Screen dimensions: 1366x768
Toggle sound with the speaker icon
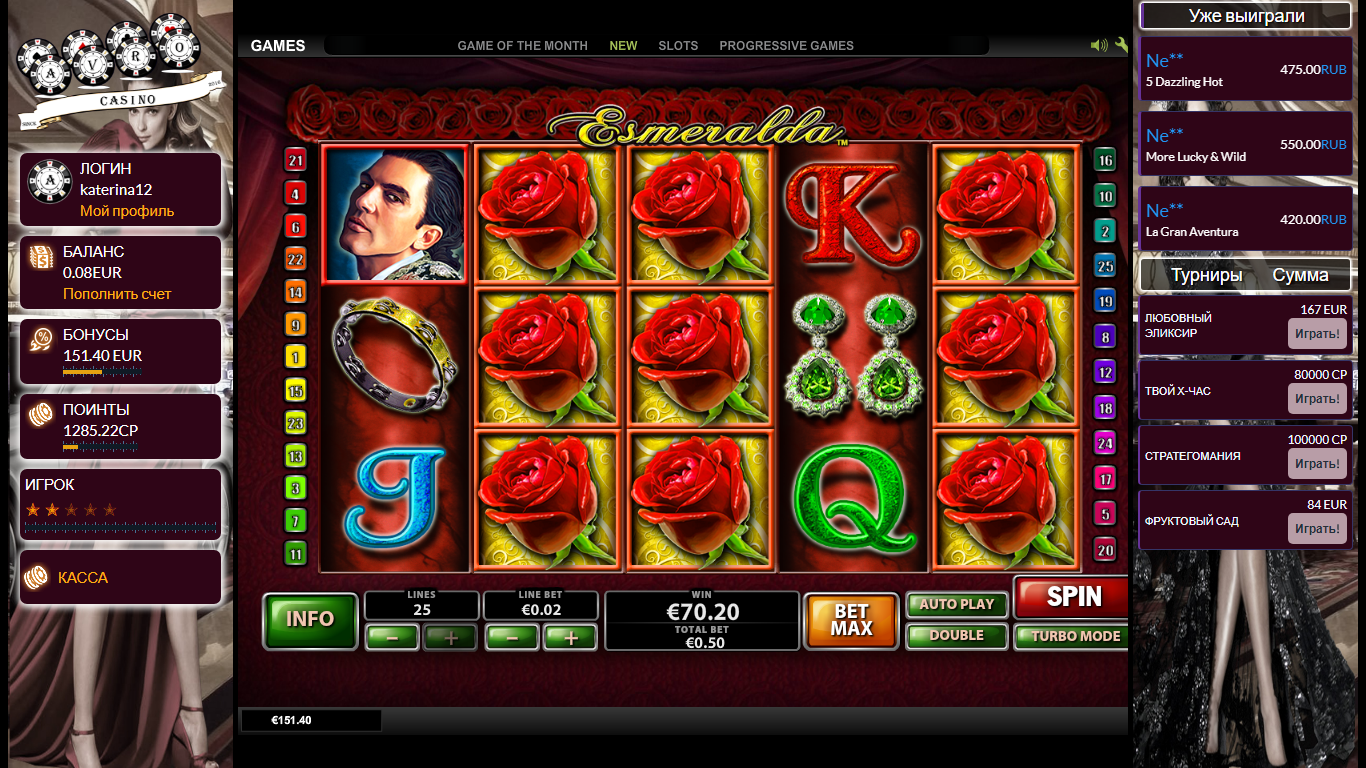[x=1098, y=45]
